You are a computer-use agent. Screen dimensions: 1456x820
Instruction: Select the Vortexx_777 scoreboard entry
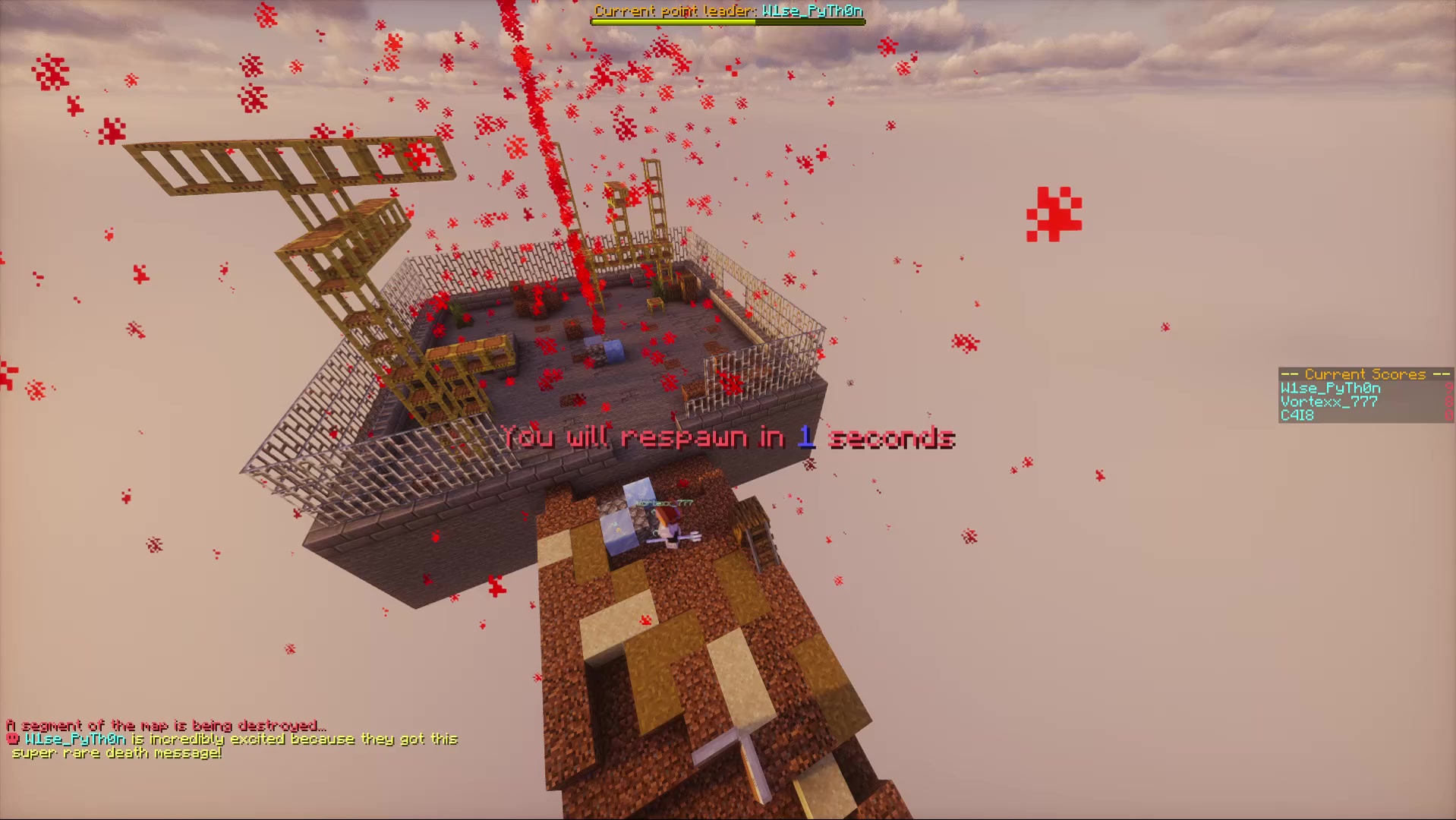tap(1328, 402)
